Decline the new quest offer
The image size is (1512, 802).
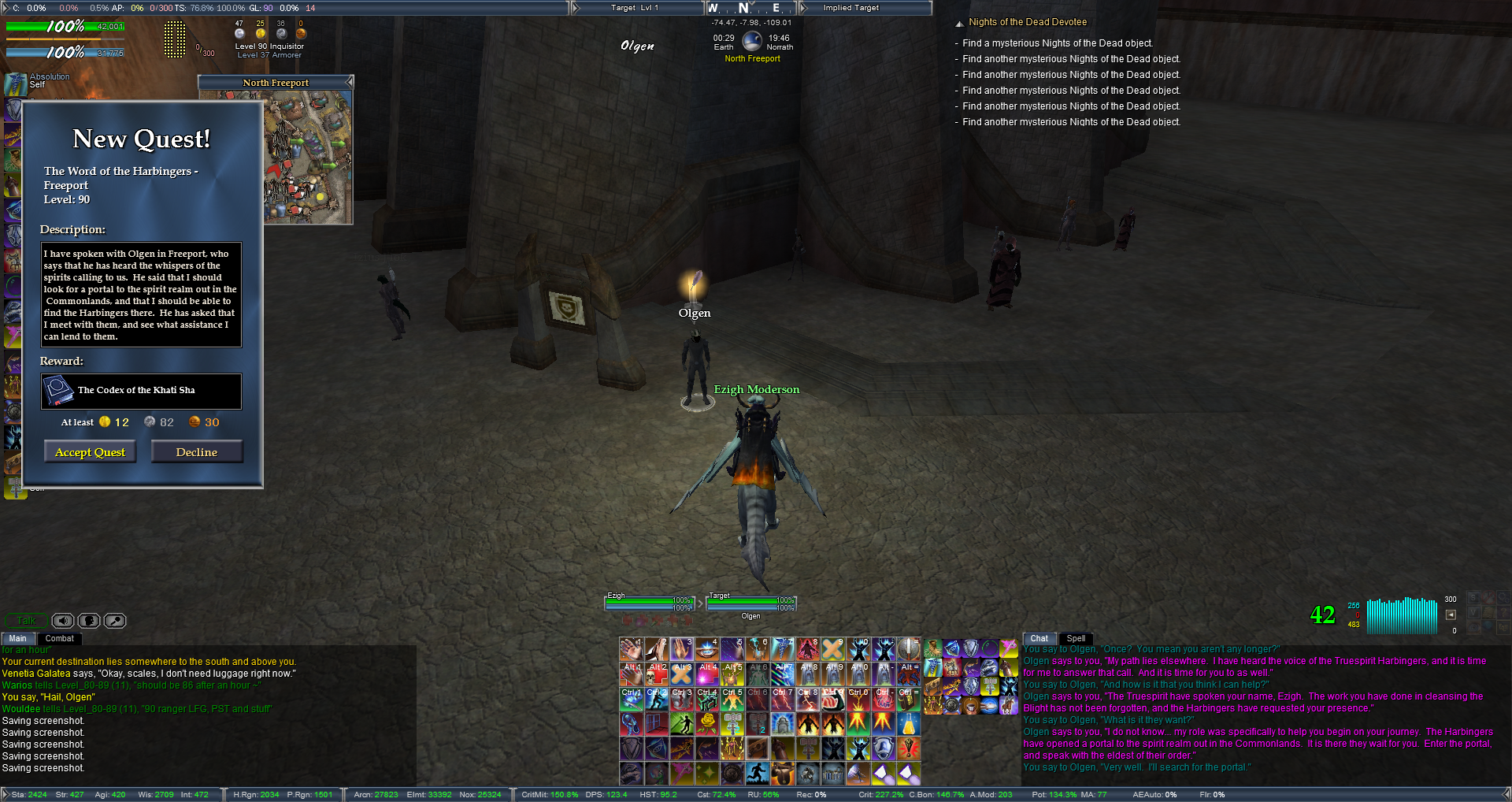click(x=197, y=452)
